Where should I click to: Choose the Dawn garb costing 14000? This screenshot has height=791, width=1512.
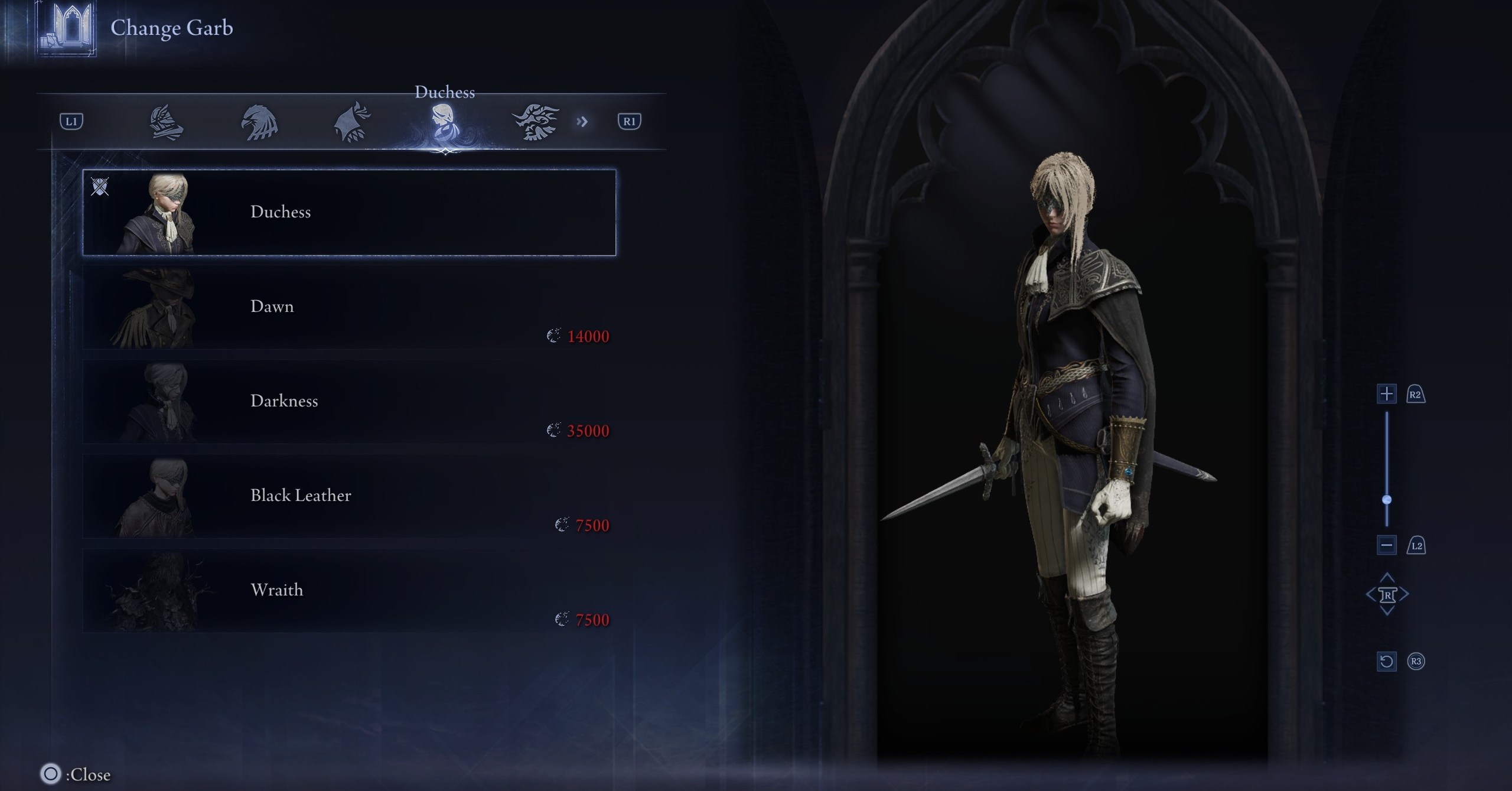349,307
